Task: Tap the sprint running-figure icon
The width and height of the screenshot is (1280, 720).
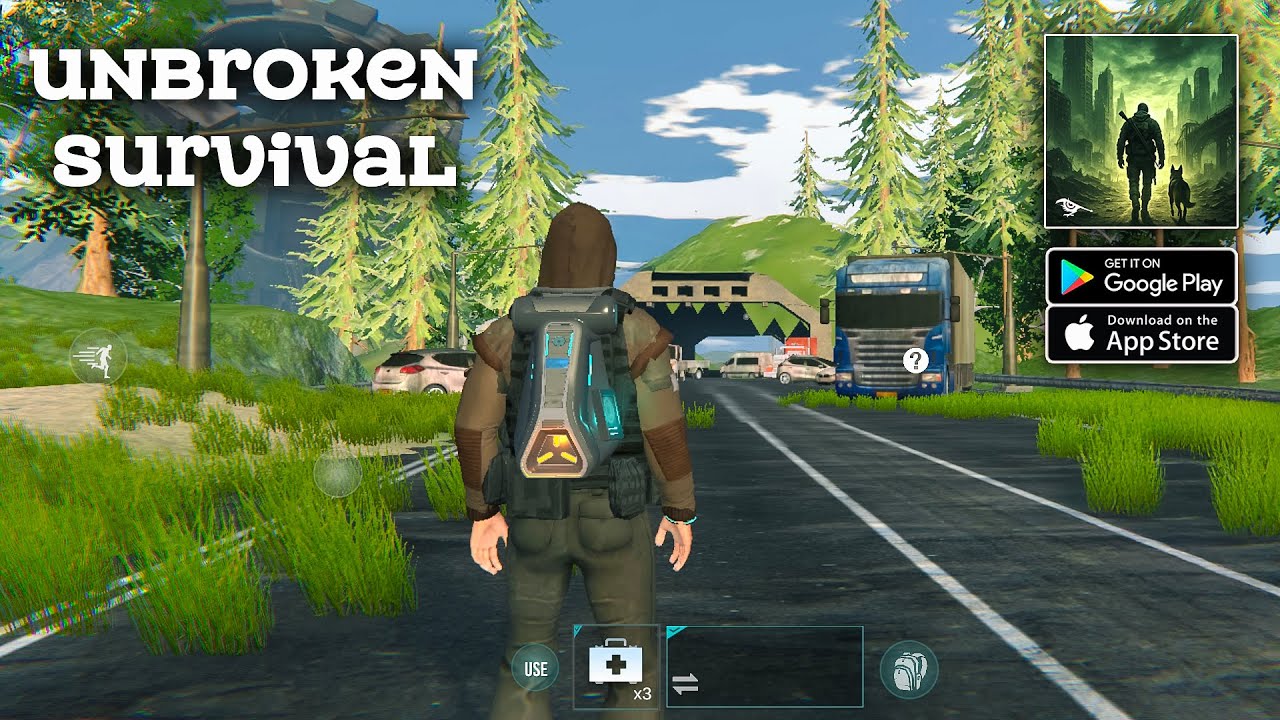Action: [x=98, y=356]
